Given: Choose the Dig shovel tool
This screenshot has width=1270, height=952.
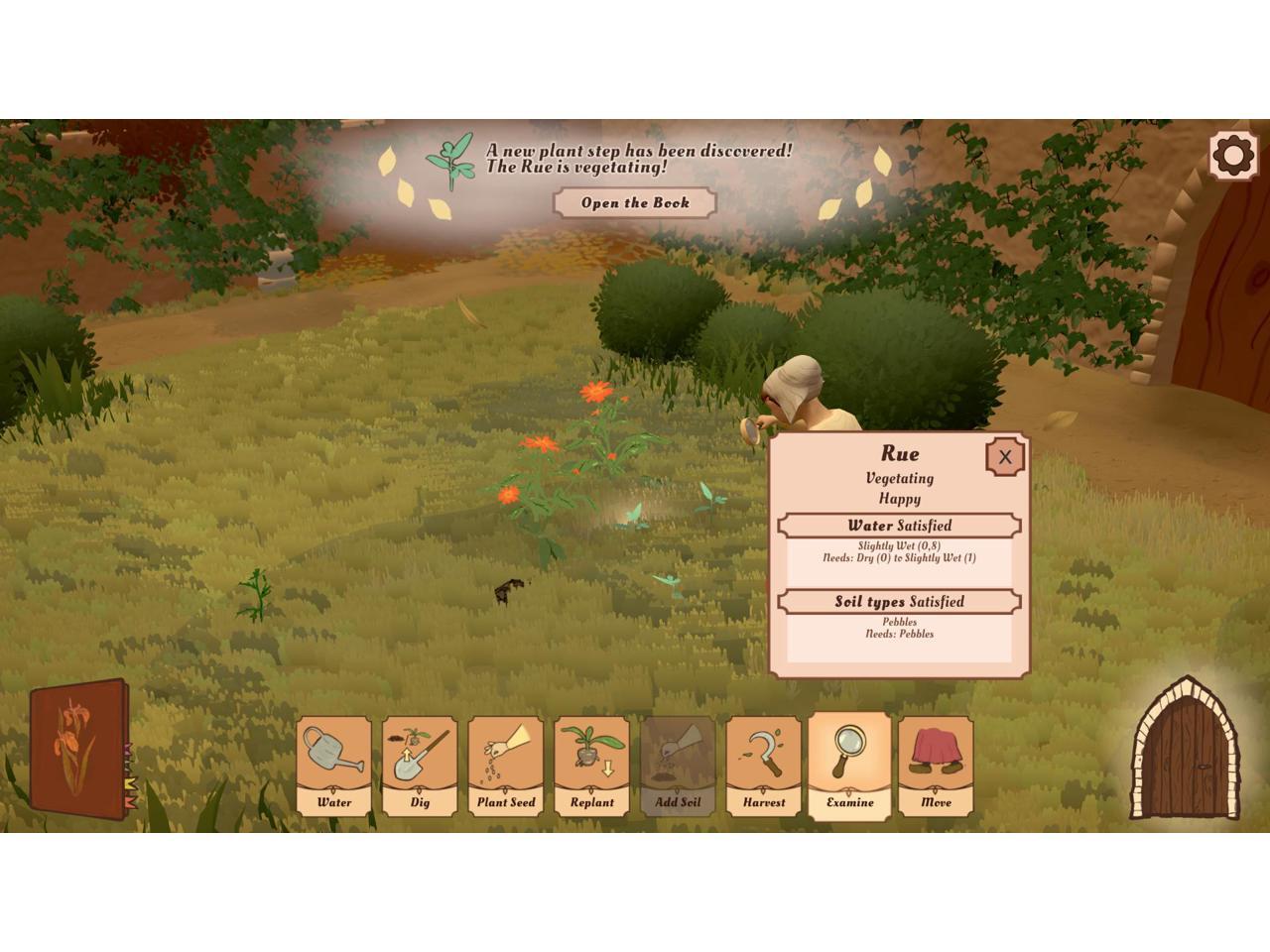Looking at the screenshot, I should click(x=420, y=766).
